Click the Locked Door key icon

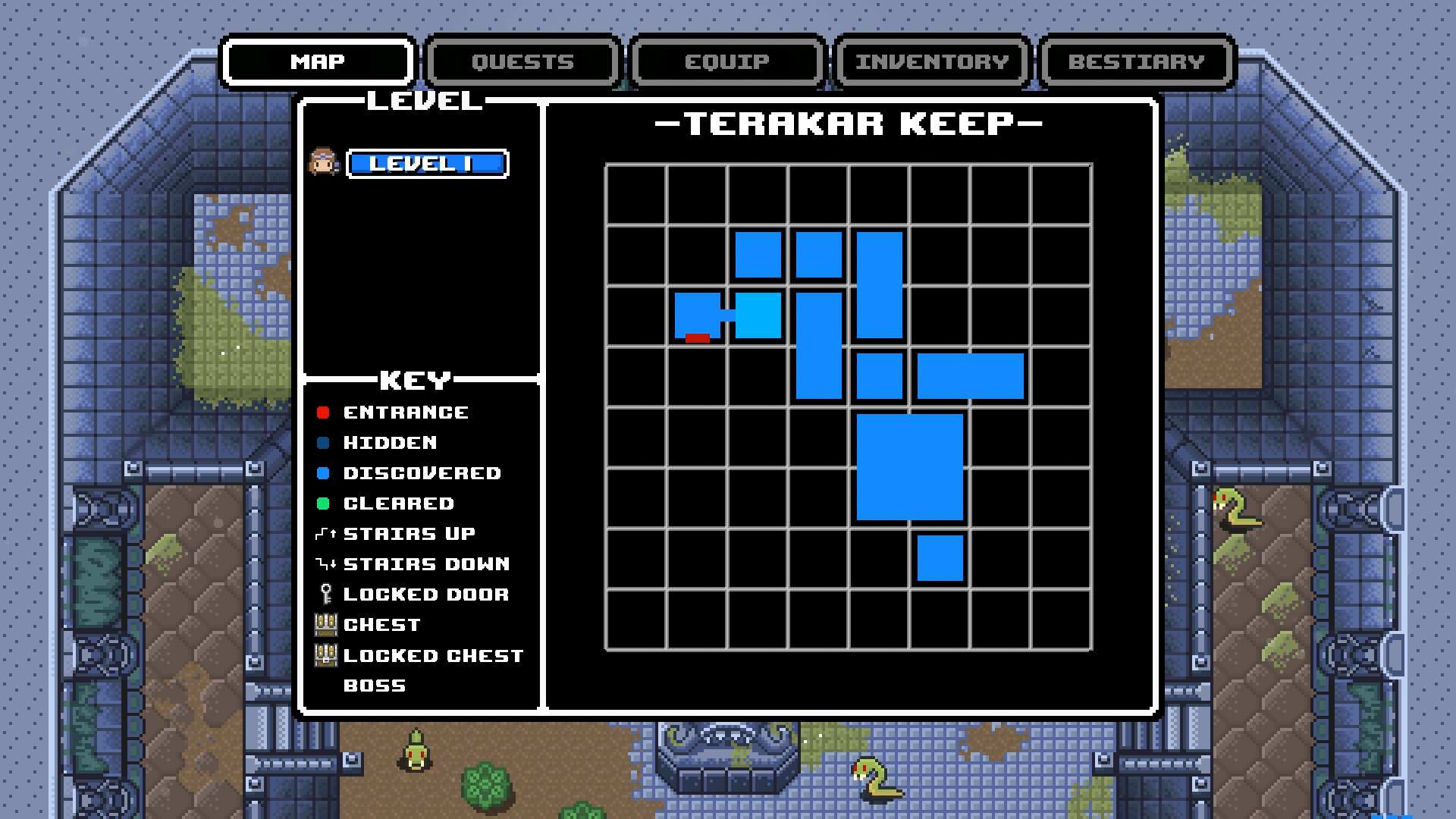click(325, 594)
